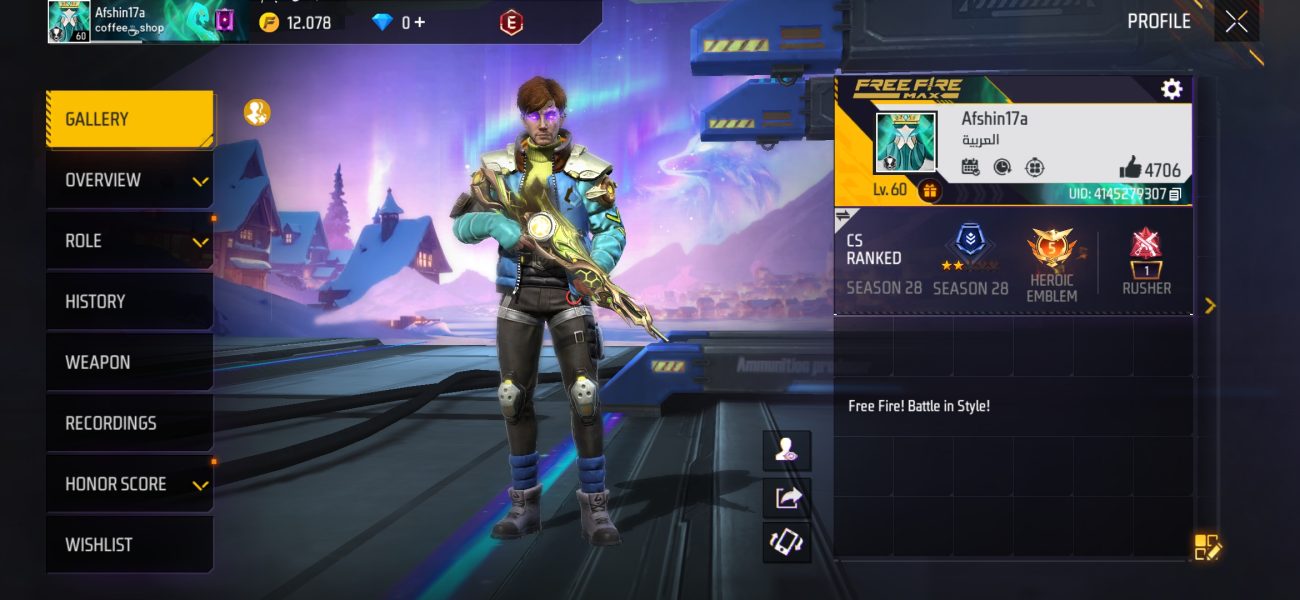Open the Weapon tab
Viewport: 1300px width, 600px height.
(x=129, y=363)
